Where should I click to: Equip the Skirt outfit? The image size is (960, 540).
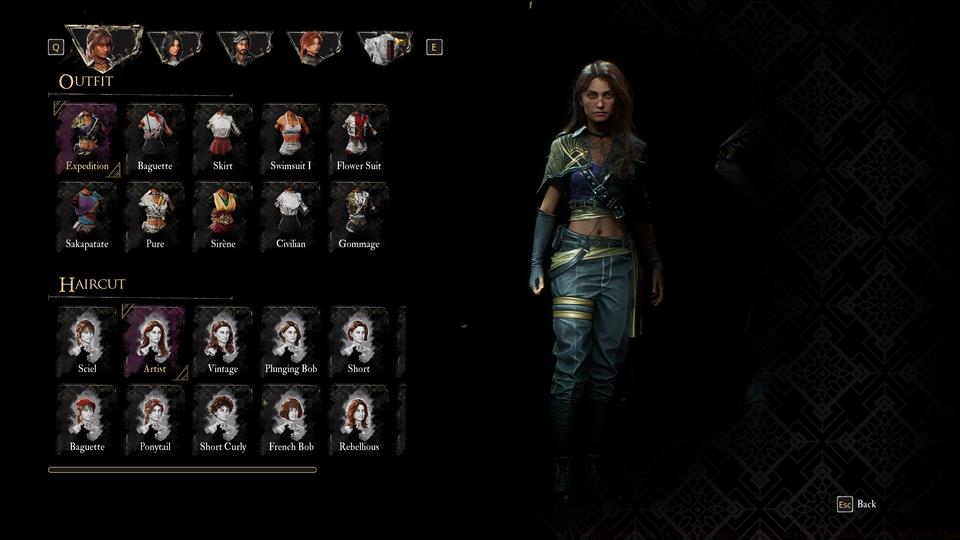[223, 138]
